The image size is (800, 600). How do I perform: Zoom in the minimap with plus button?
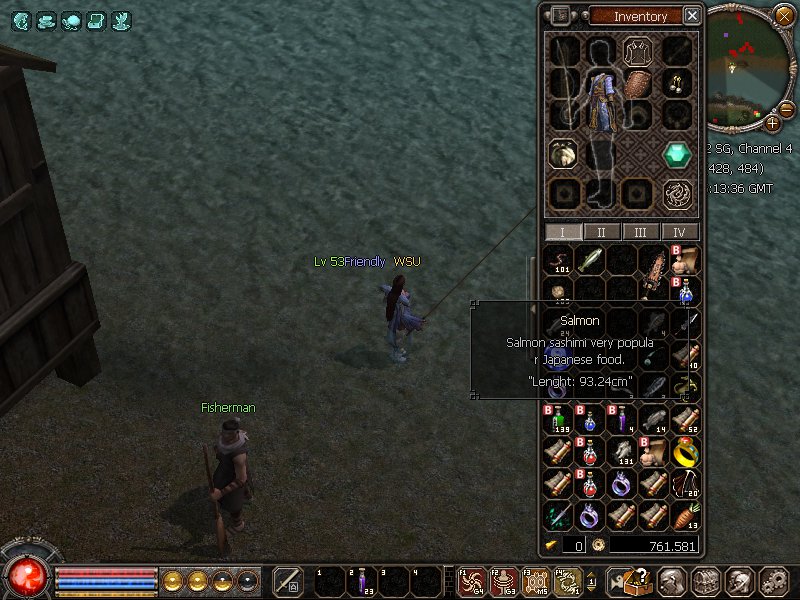click(772, 123)
